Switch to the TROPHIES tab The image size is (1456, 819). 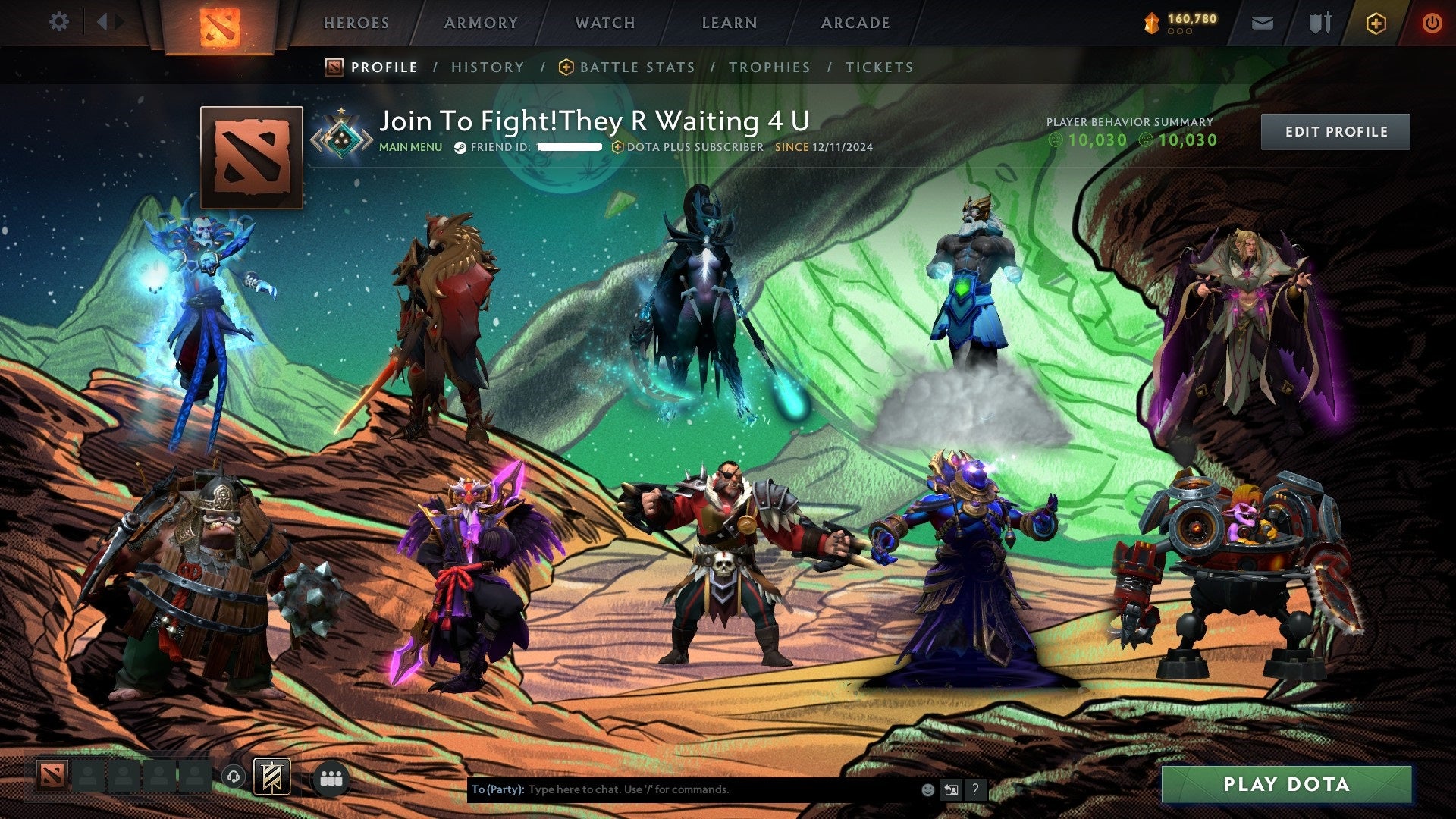[x=769, y=67]
